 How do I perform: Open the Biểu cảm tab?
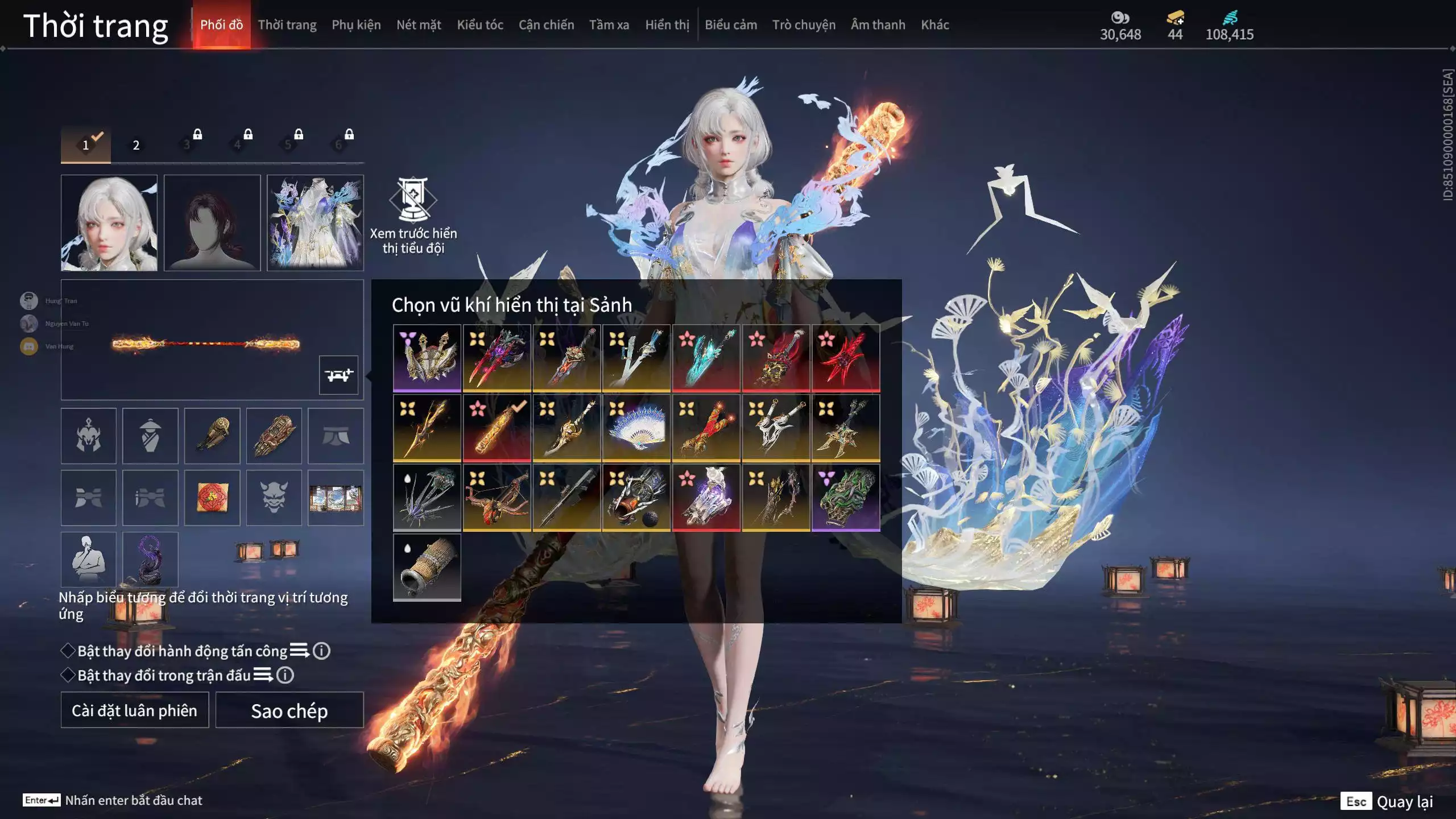click(731, 25)
